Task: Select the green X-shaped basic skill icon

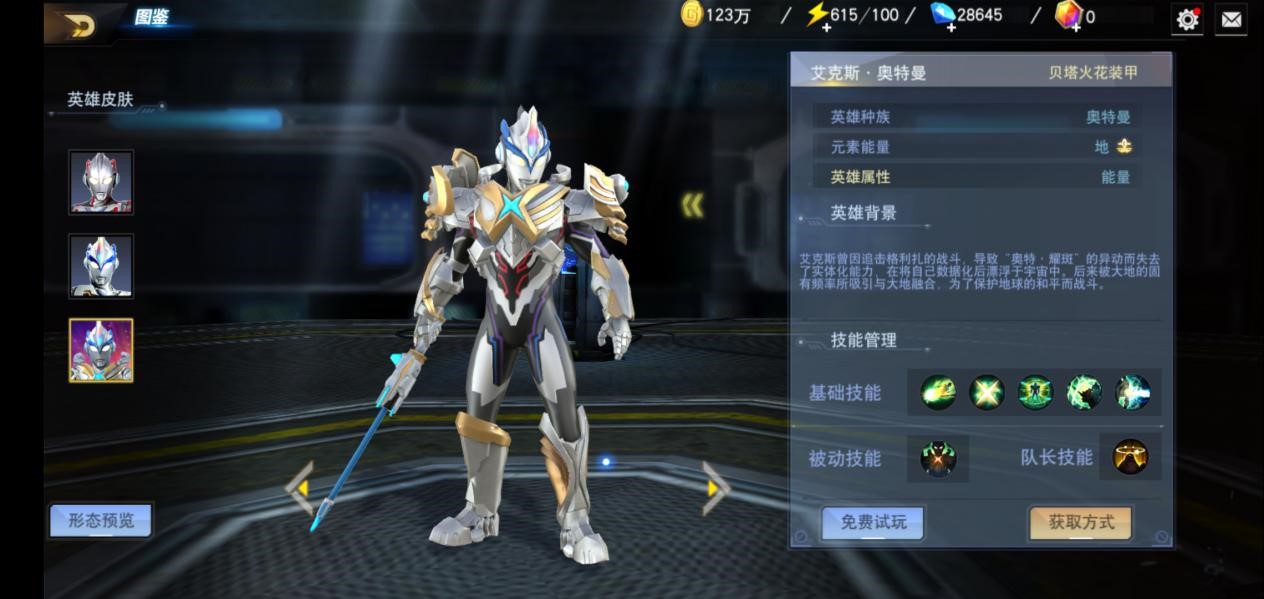Action: pos(987,392)
